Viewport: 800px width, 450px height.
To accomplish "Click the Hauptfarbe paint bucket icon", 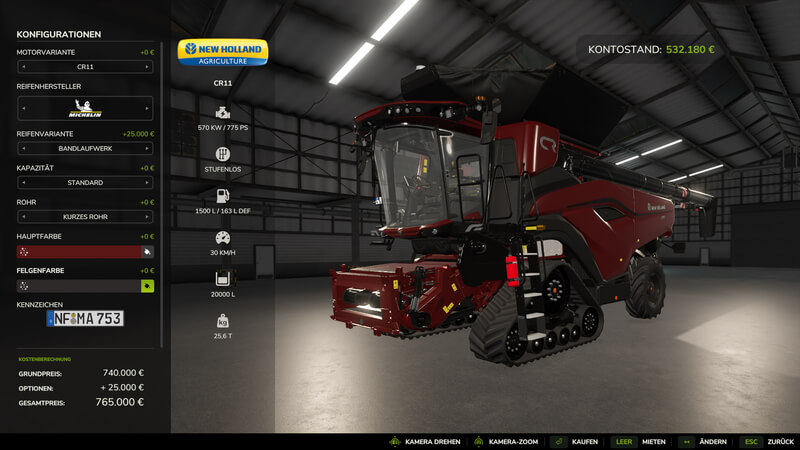I will coord(148,252).
